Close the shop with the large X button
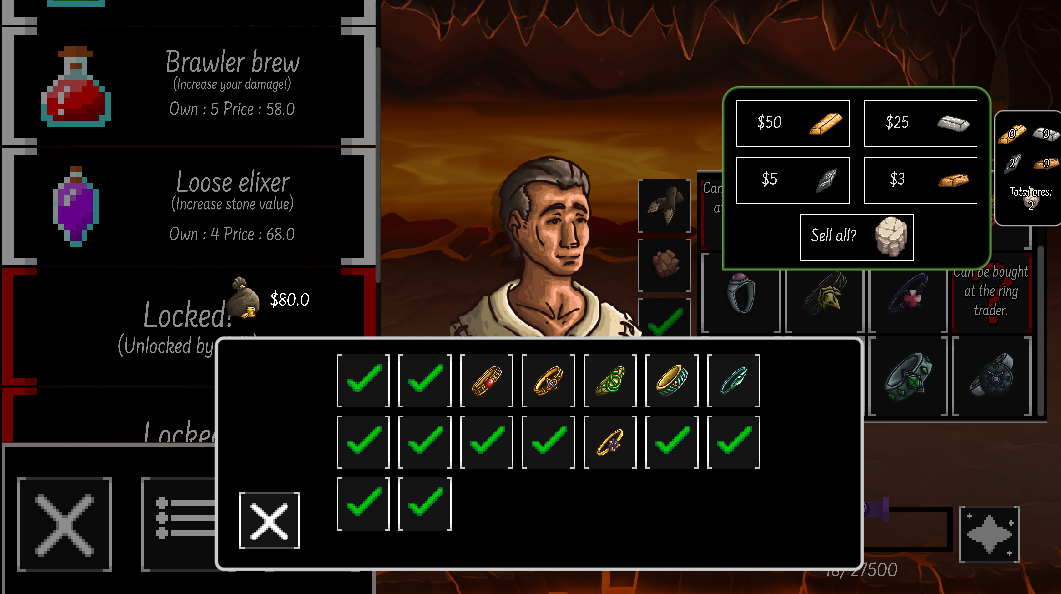Image resolution: width=1061 pixels, height=594 pixels. 65,524
